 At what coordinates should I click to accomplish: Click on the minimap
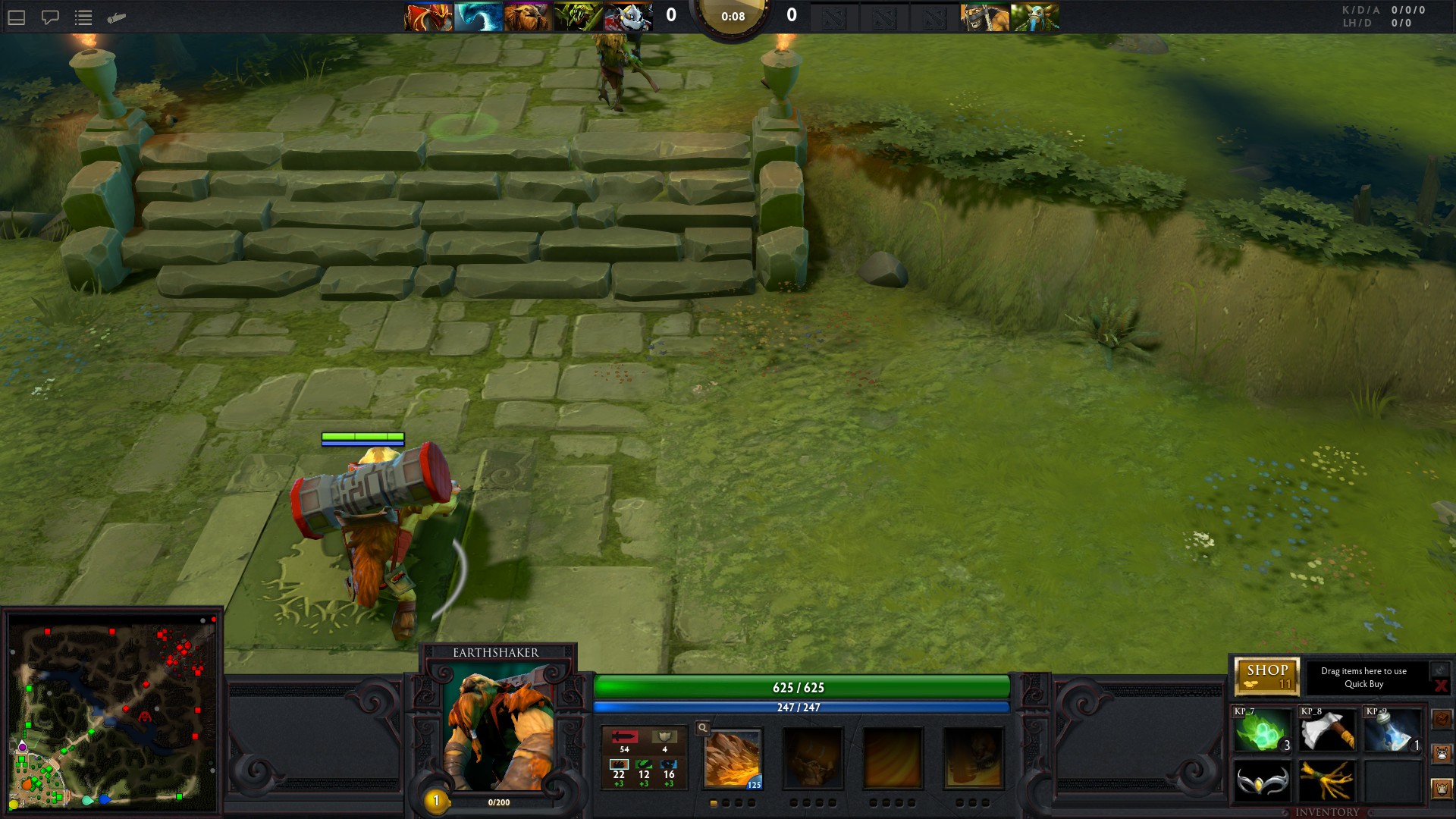pyautogui.click(x=112, y=713)
